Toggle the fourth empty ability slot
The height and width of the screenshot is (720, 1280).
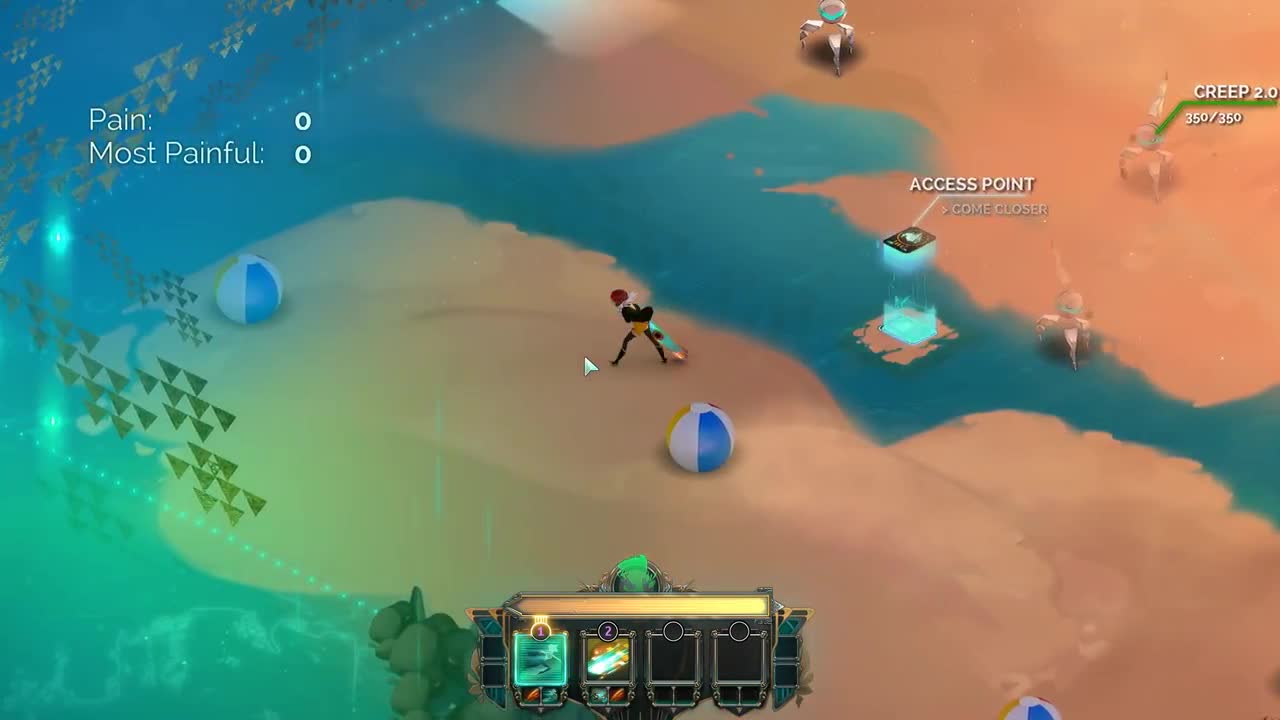click(740, 660)
